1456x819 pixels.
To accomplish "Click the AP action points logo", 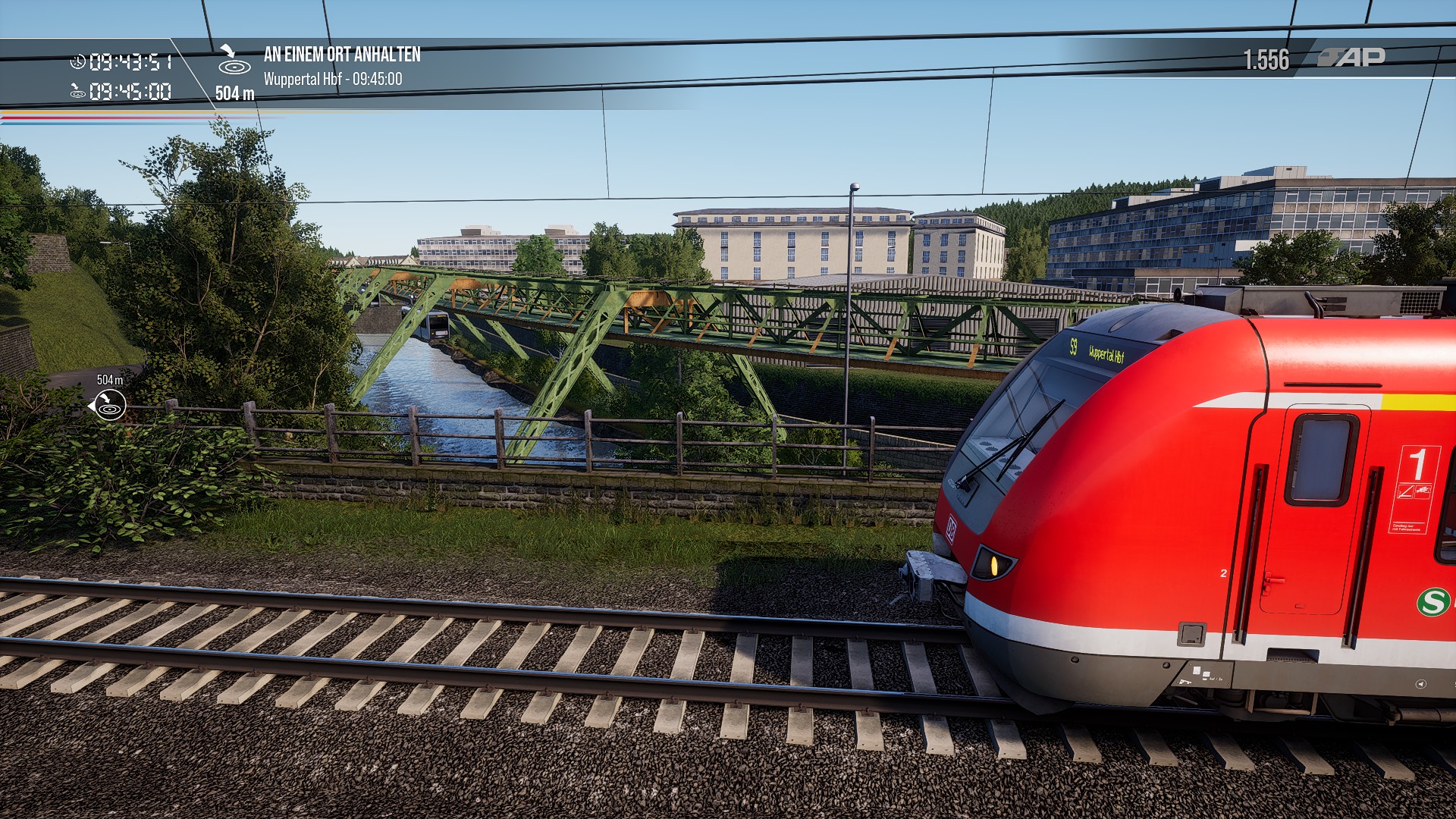I will pyautogui.click(x=1352, y=58).
